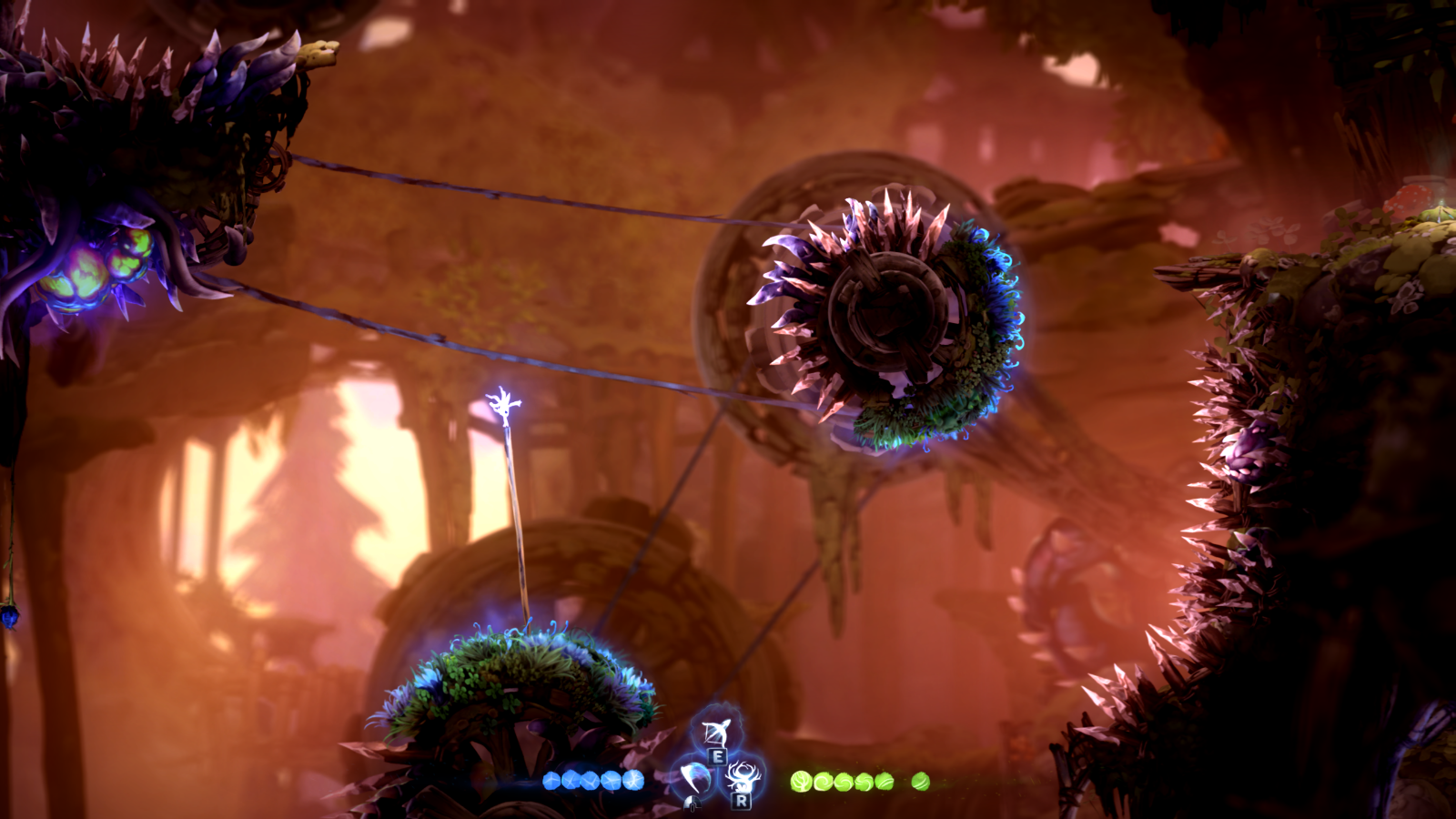Click the mouse-button binding icon
The image size is (1456, 819).
691,804
